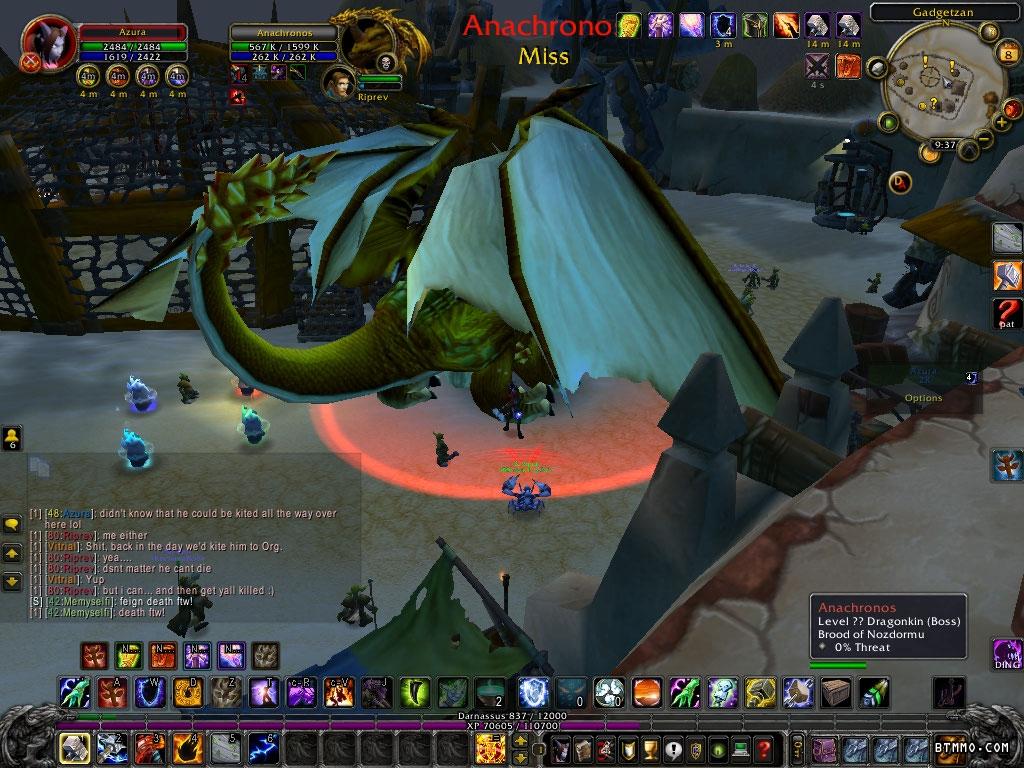Zoom in the minimap with the plus button
The width and height of the screenshot is (1024, 768).
click(x=1001, y=122)
